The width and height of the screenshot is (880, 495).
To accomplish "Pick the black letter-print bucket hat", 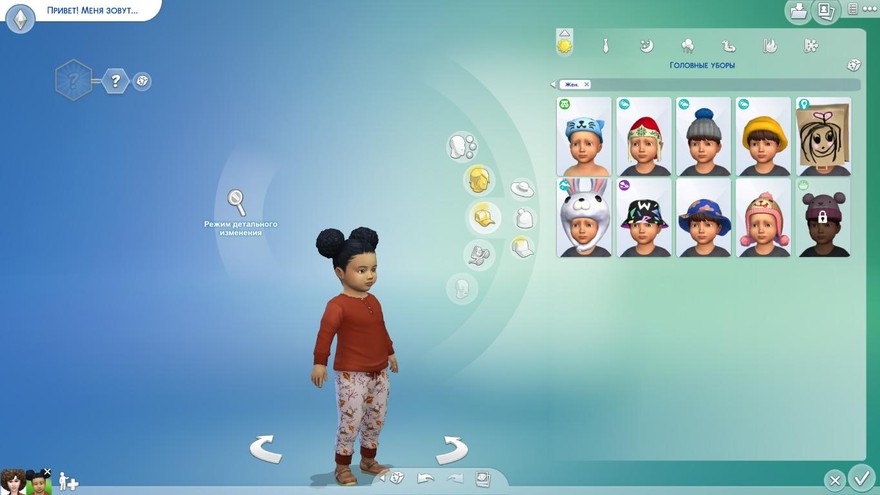I will pos(643,217).
